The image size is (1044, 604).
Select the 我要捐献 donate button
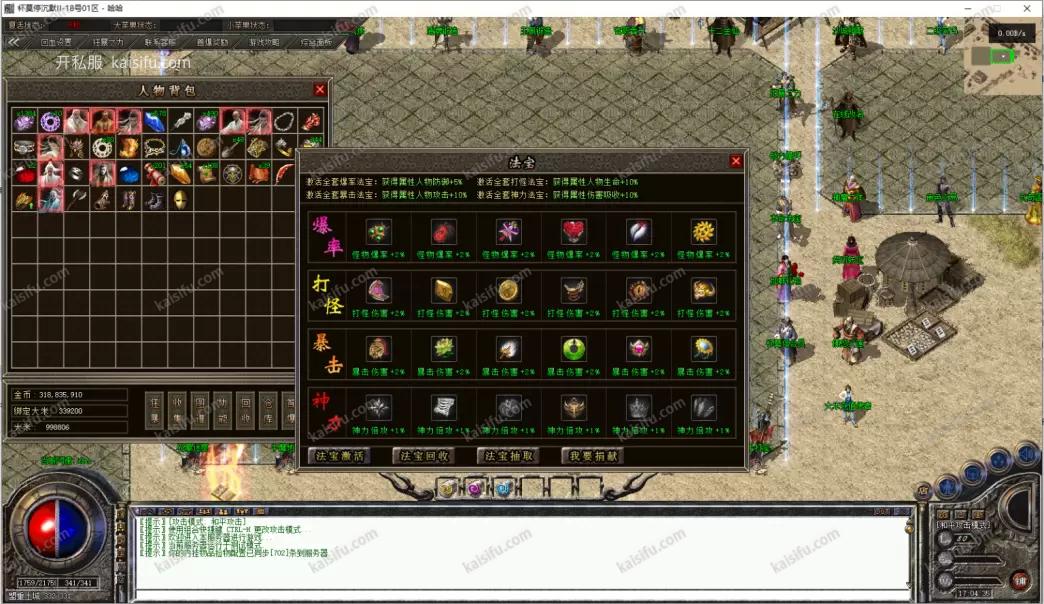594,456
